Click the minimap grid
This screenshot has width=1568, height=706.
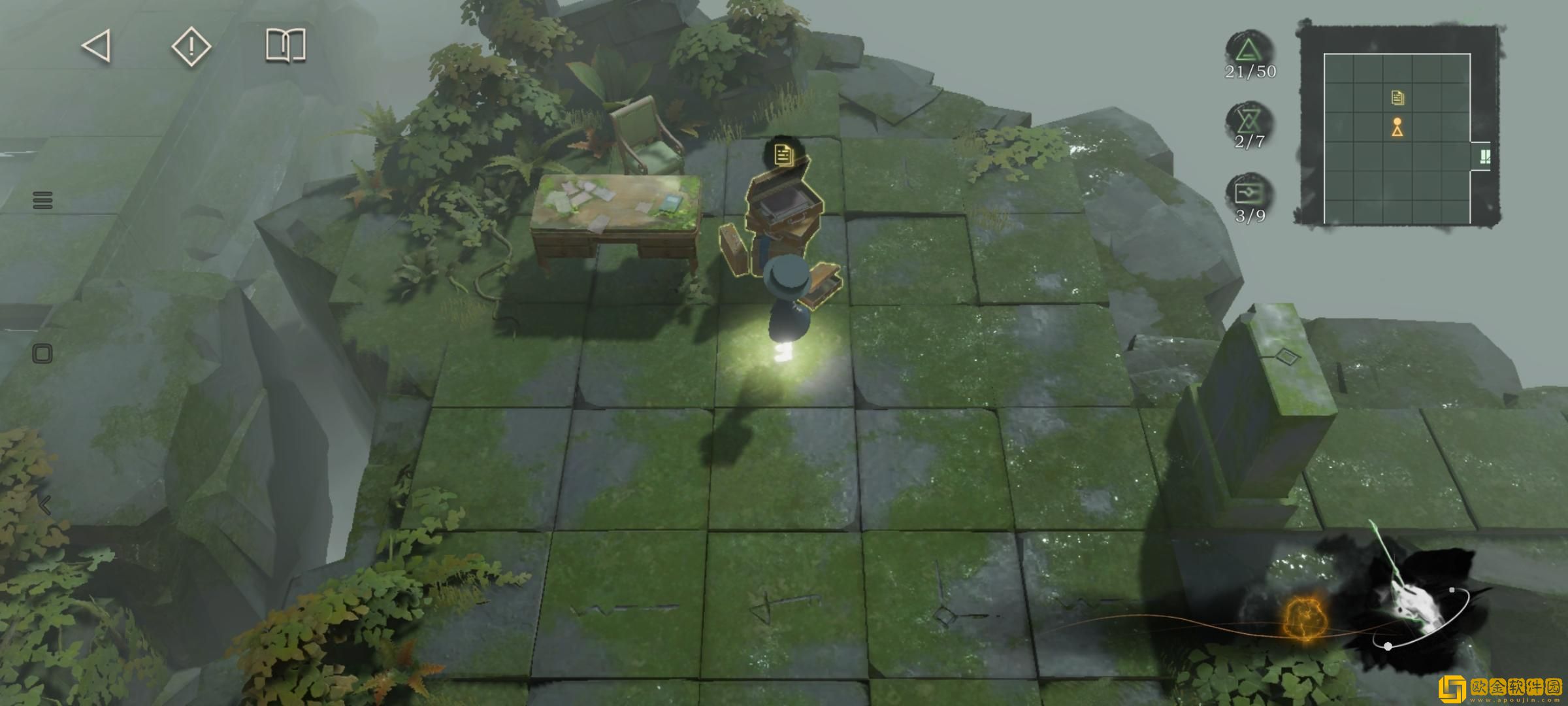(1397, 139)
